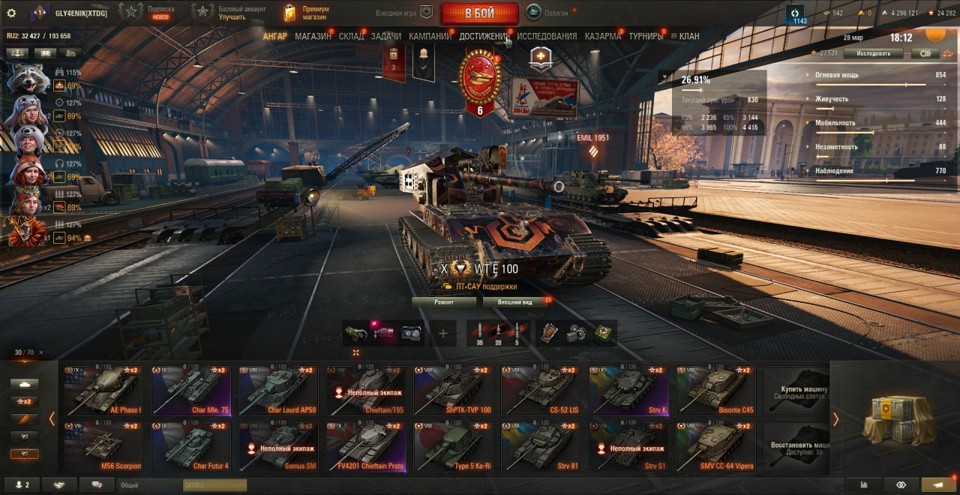Viewport: 960px width, 495px height.
Task: Open the Задачи tab
Action: click(387, 36)
